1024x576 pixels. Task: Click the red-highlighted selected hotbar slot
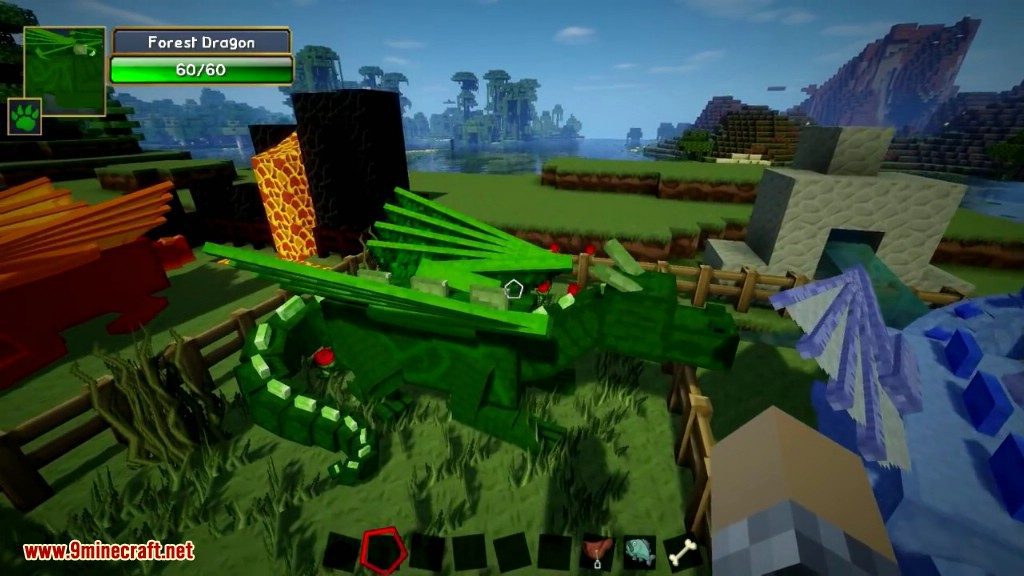(x=380, y=550)
